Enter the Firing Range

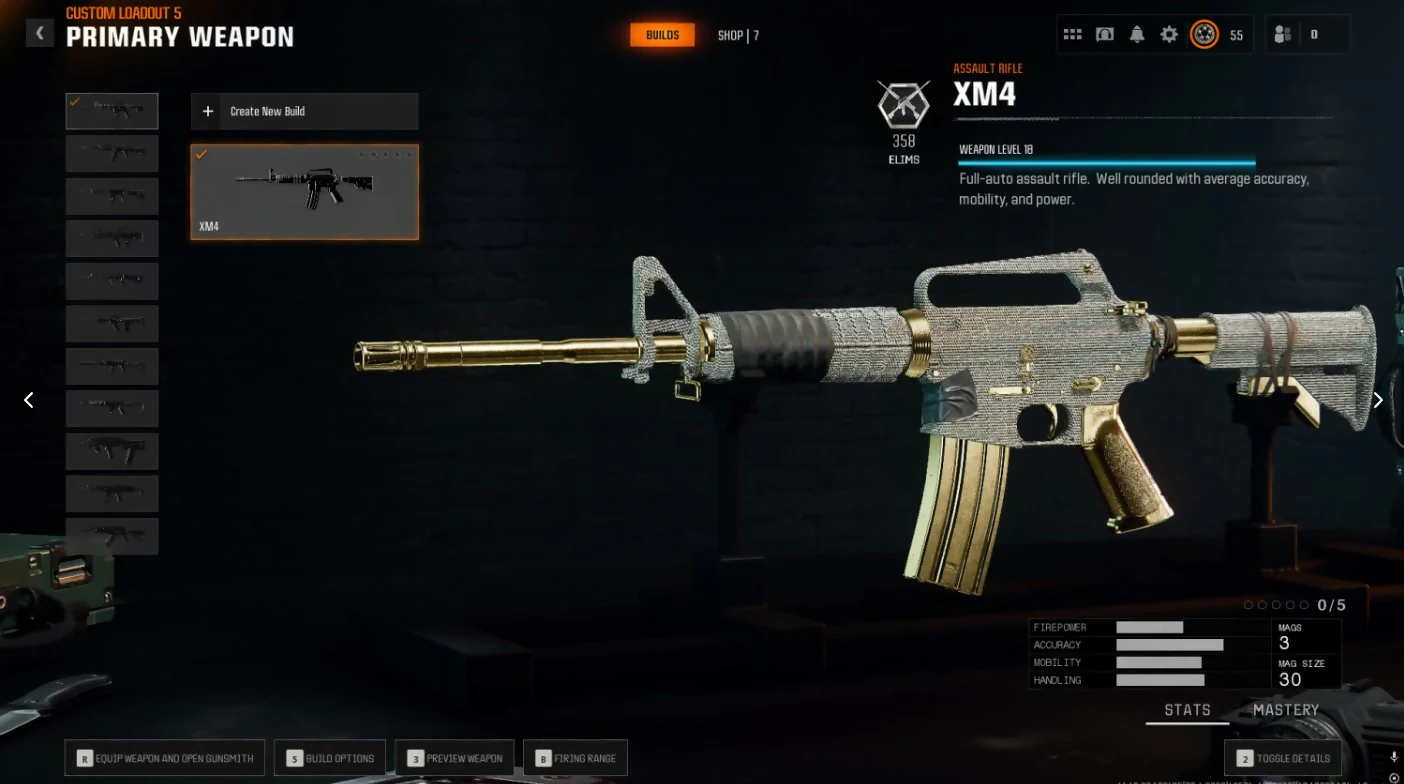pyautogui.click(x=575, y=758)
